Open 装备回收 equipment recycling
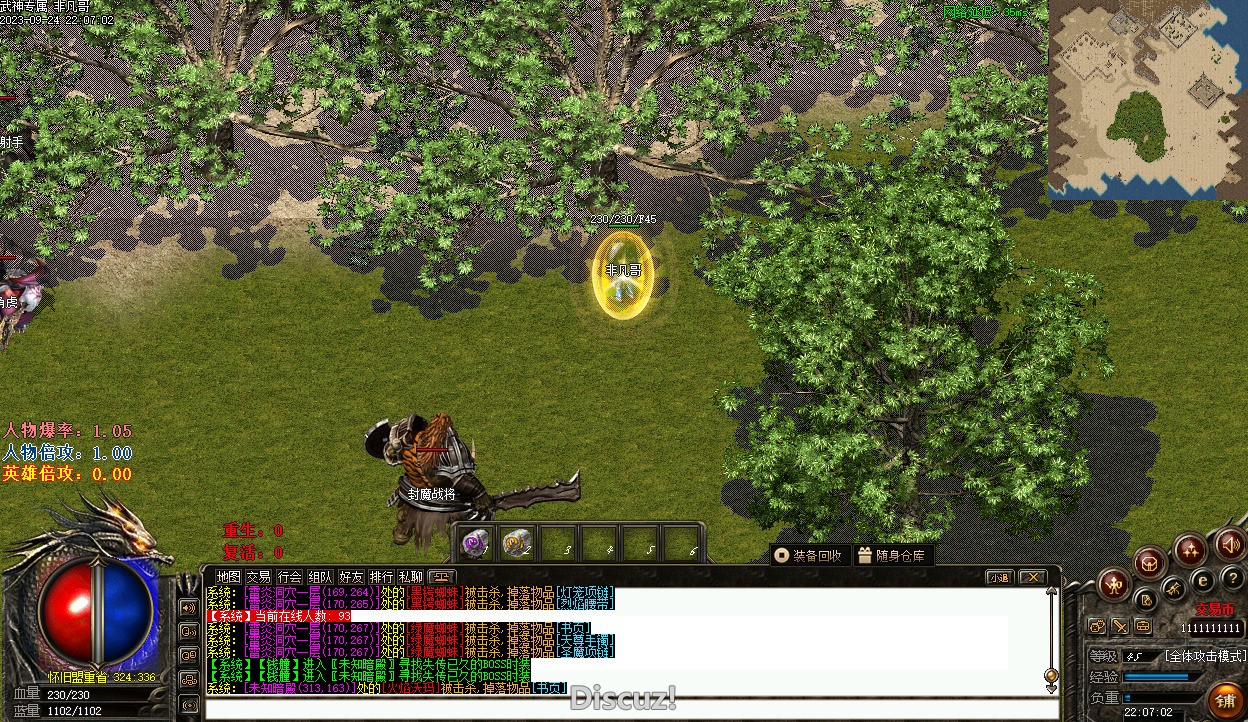The height and width of the screenshot is (722, 1248). (809, 555)
